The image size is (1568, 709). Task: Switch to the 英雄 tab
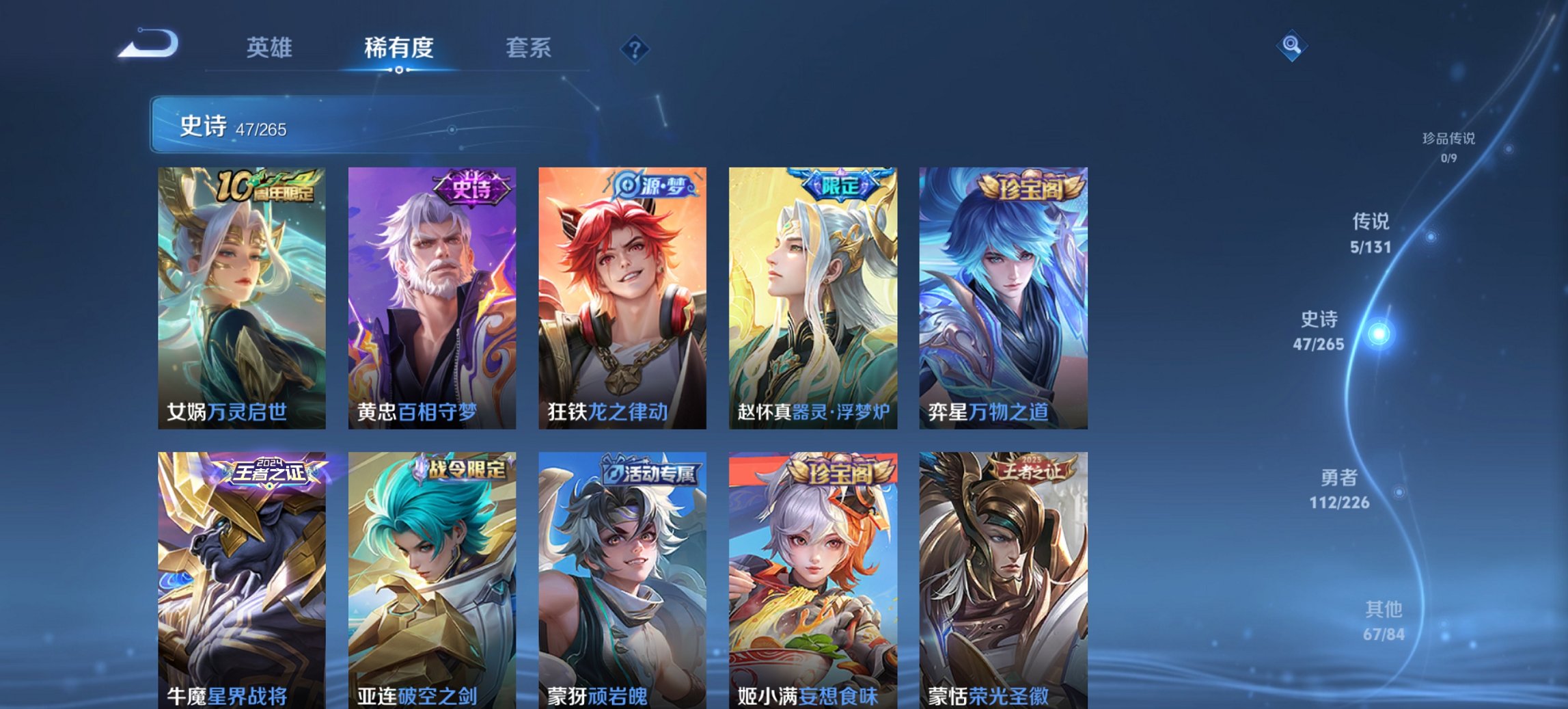271,48
